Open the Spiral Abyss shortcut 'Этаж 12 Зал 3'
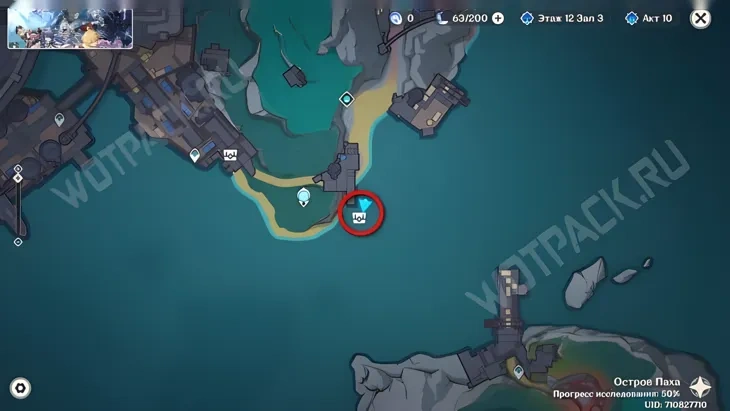Image resolution: width=730 pixels, height=411 pixels. tap(563, 18)
